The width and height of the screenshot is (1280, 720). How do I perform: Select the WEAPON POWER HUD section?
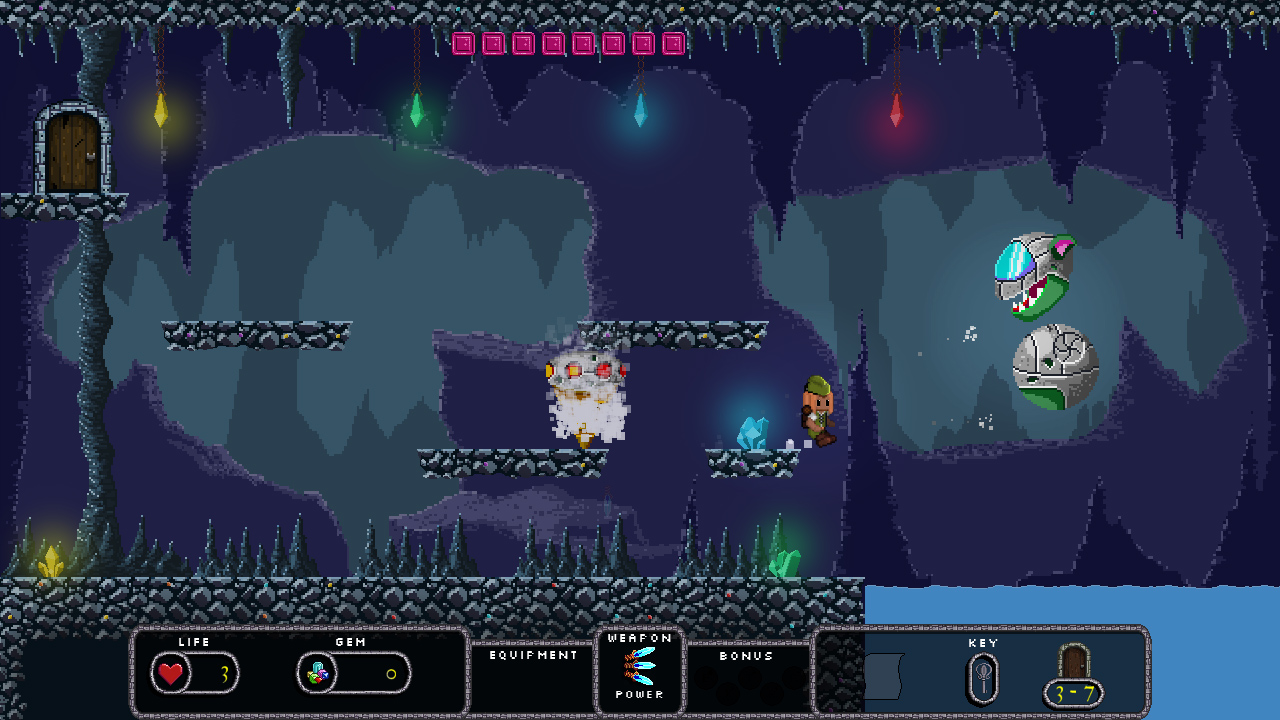(x=639, y=670)
